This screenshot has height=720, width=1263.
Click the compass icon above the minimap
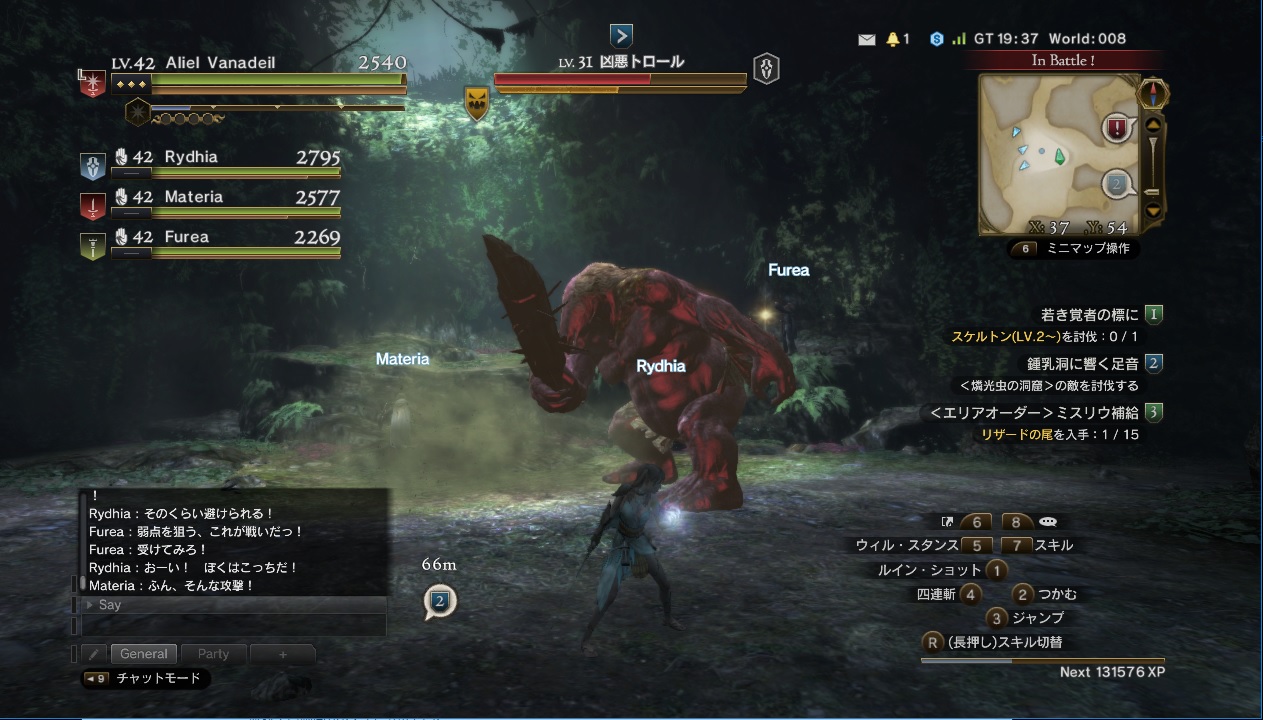pyautogui.click(x=1153, y=94)
